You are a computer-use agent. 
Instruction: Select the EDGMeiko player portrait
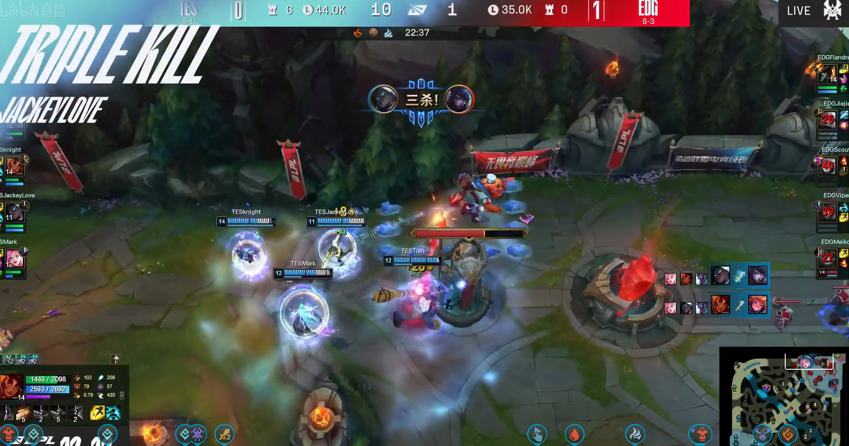[x=828, y=258]
